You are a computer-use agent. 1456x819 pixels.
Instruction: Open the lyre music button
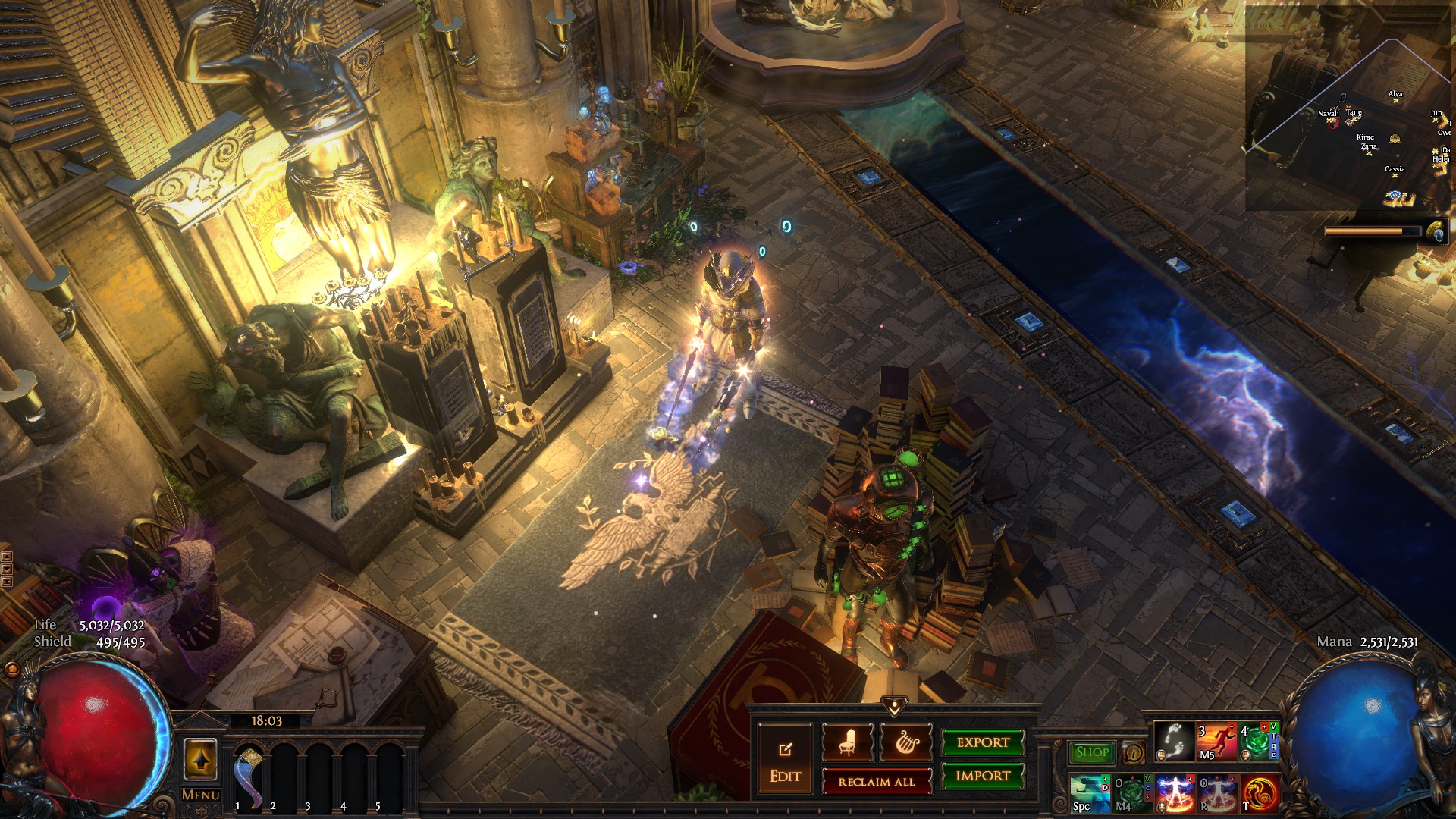[x=906, y=742]
